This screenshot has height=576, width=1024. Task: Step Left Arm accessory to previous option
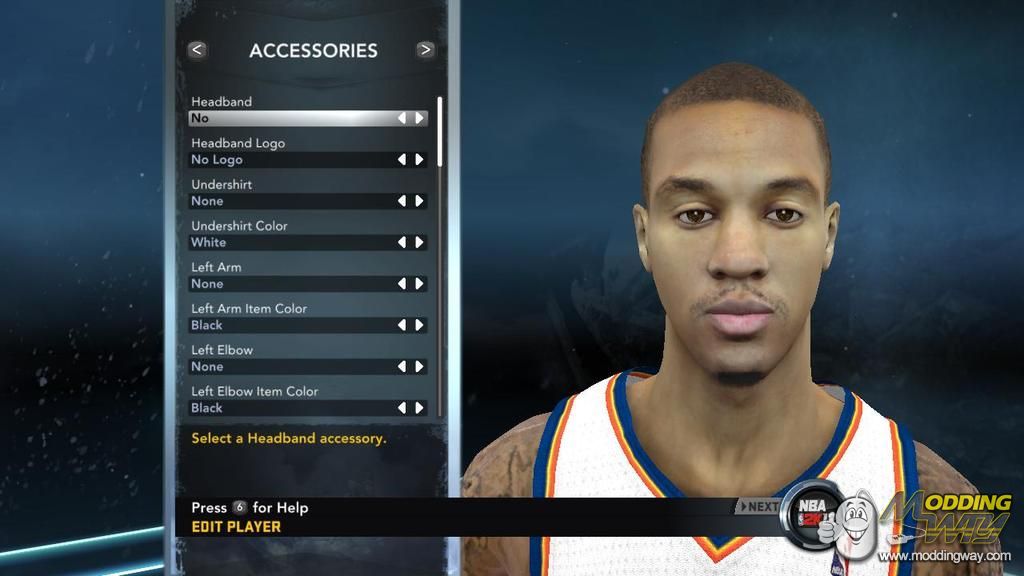point(402,284)
